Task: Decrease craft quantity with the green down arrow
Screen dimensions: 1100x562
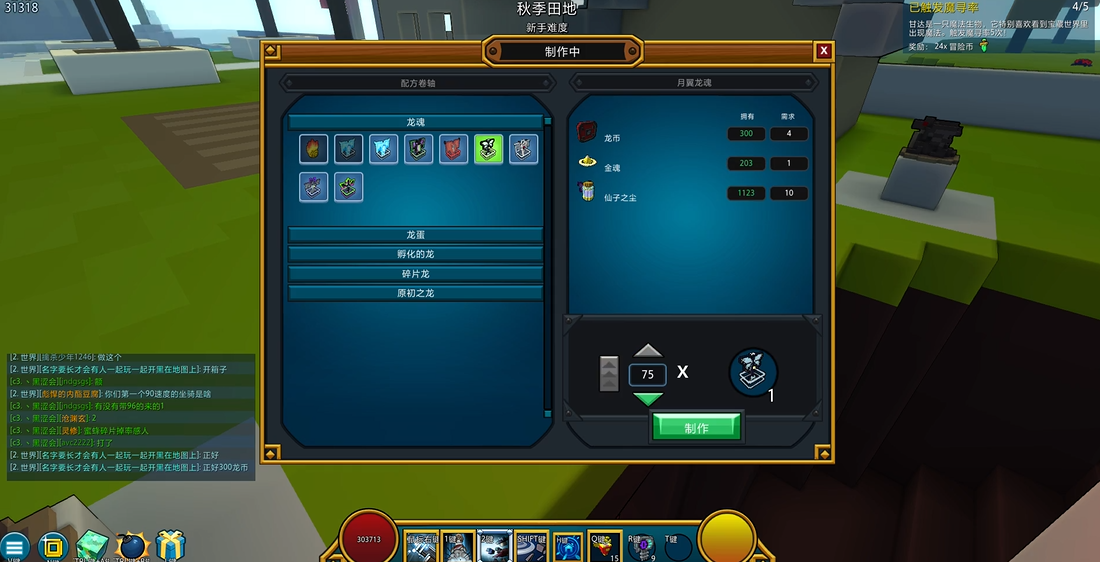Action: point(648,398)
